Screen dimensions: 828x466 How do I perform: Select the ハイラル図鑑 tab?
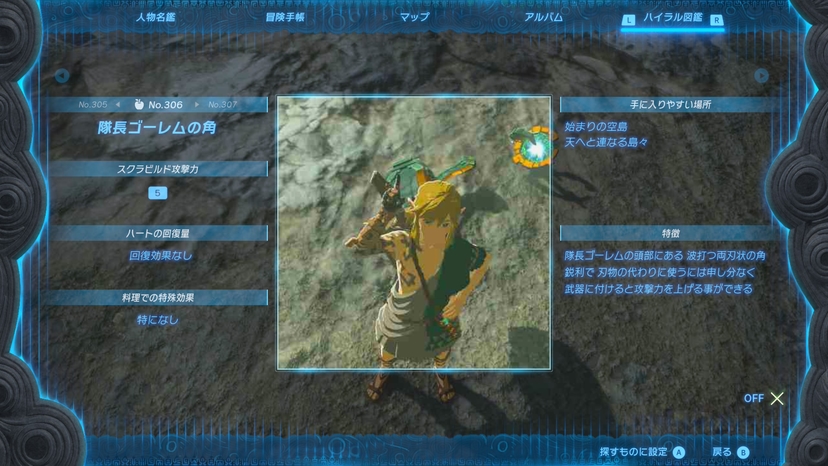[x=672, y=18]
